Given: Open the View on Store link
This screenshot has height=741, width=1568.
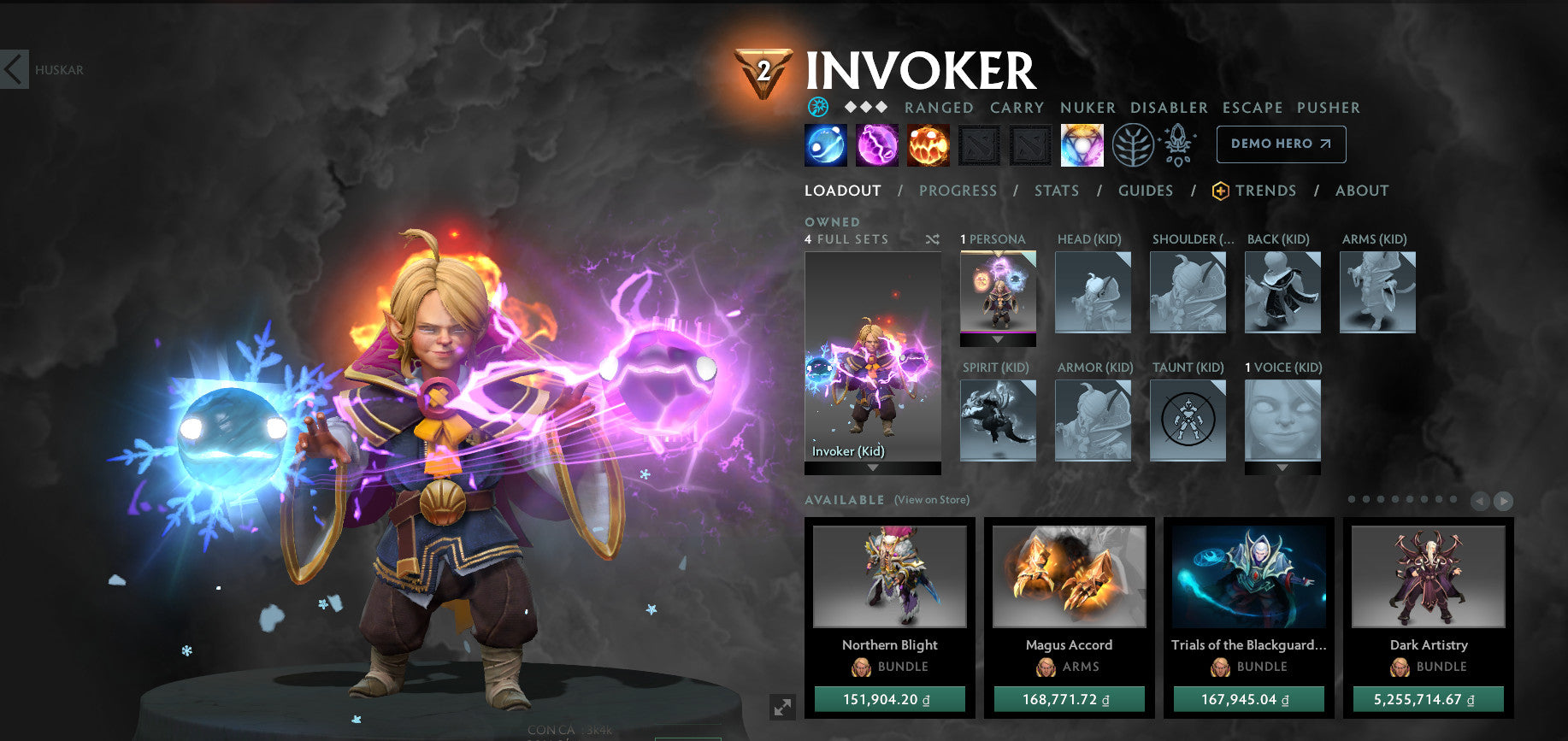Looking at the screenshot, I should 930,499.
